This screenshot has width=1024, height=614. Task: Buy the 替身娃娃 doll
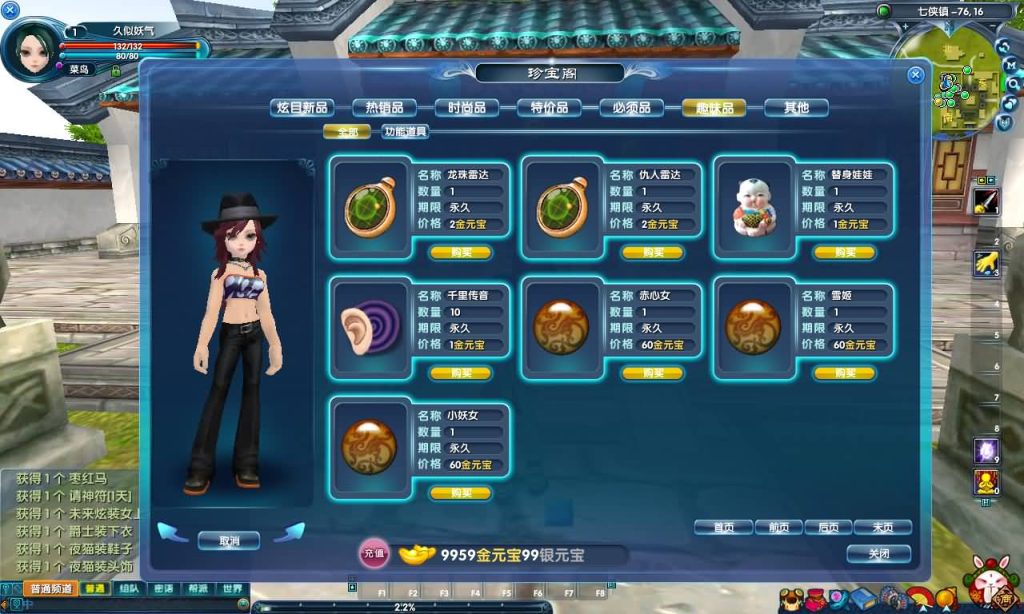pyautogui.click(x=844, y=253)
